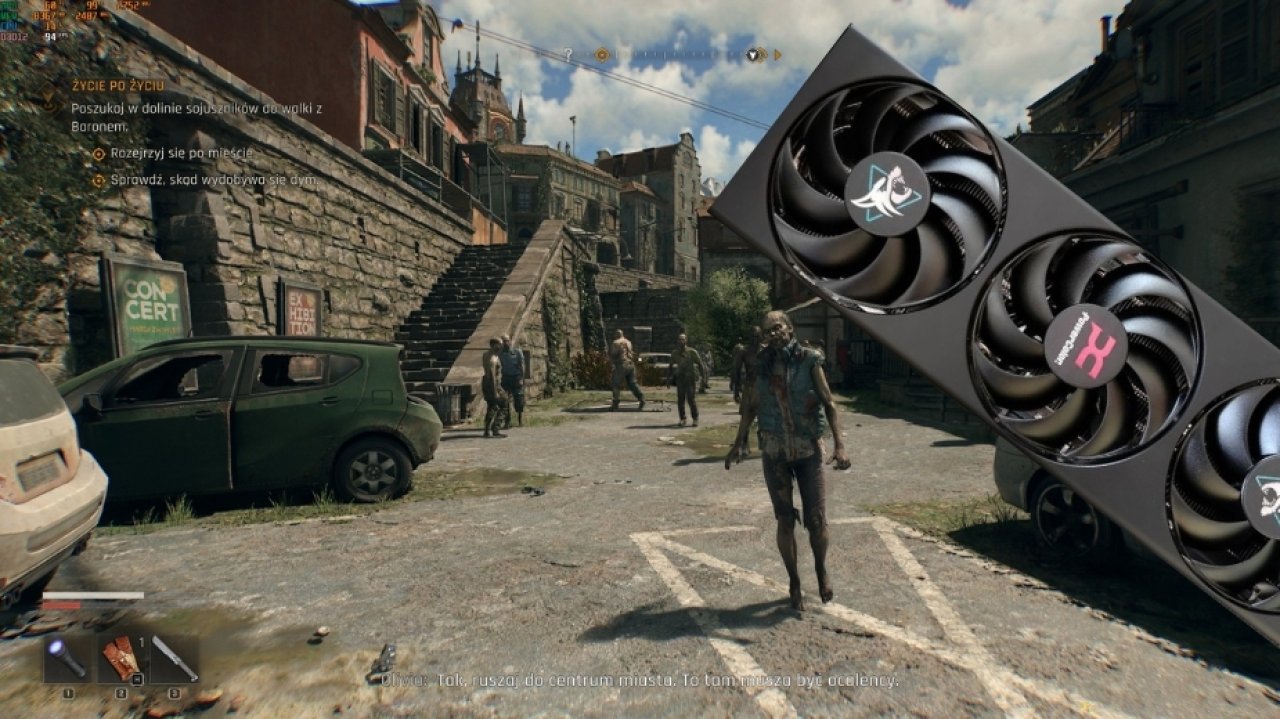The width and height of the screenshot is (1280, 719).
Task: Select the bandage item slot
Action: tap(121, 659)
